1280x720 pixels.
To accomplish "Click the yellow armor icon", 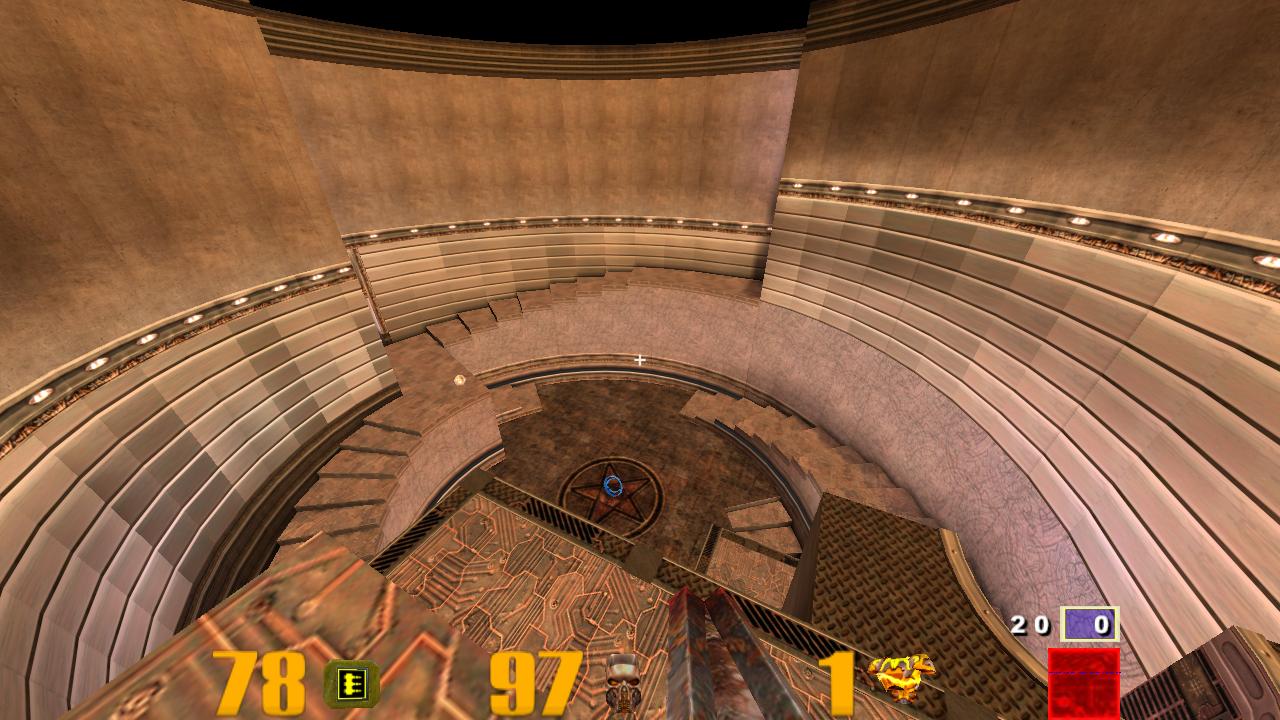I will click(901, 678).
